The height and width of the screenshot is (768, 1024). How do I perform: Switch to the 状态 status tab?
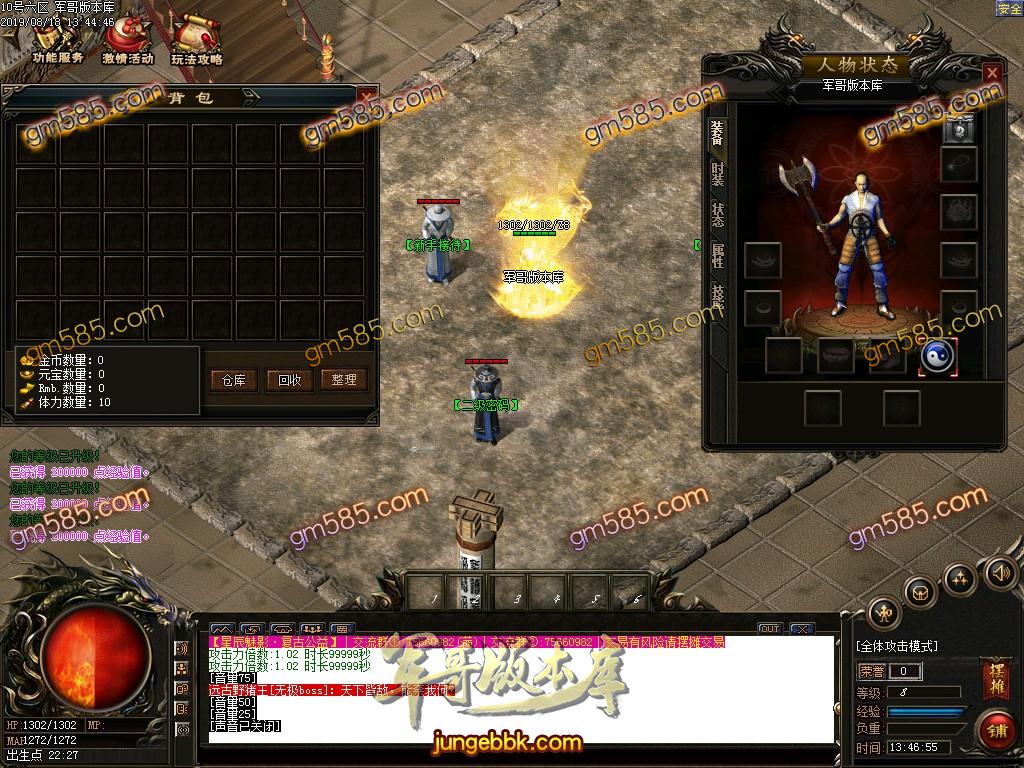tap(717, 214)
